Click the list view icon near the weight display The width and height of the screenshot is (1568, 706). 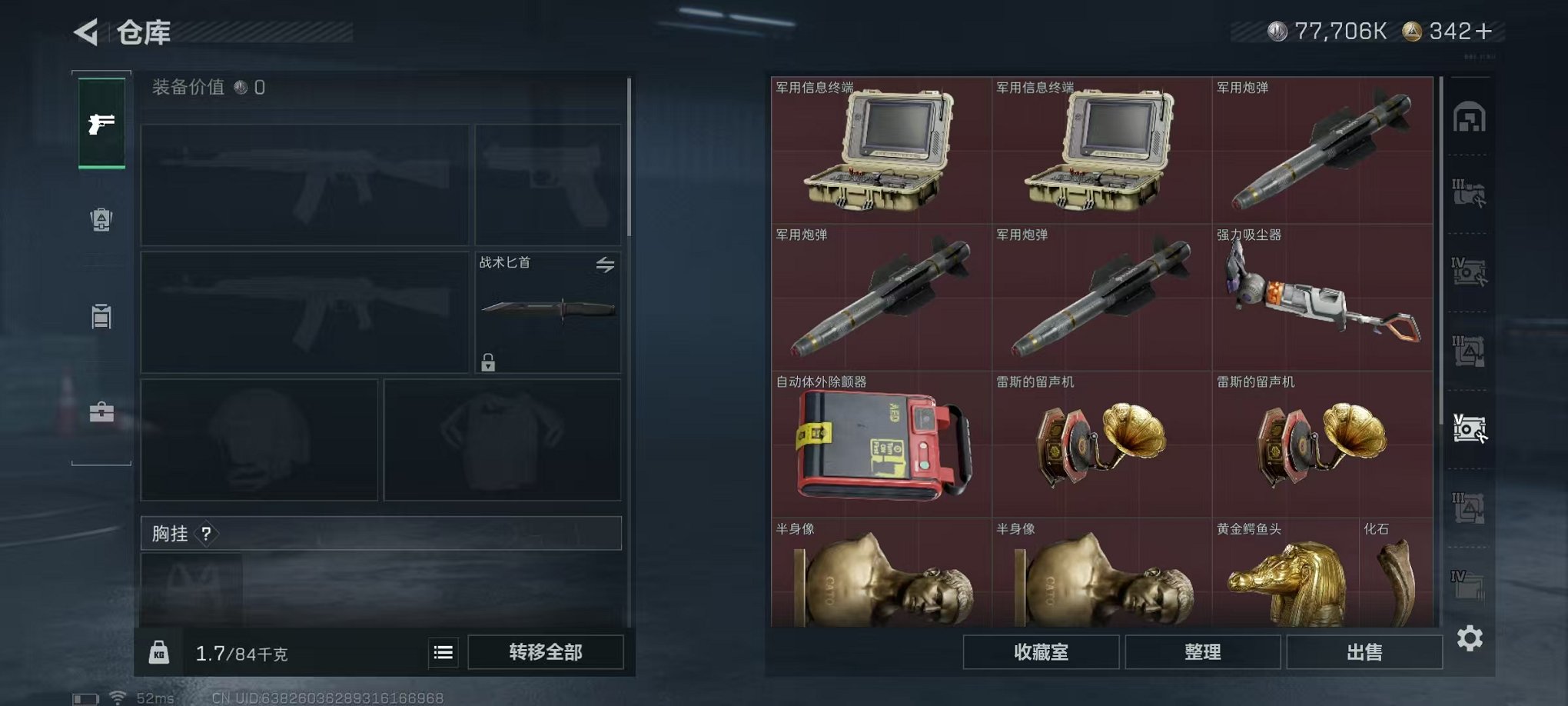[x=442, y=651]
